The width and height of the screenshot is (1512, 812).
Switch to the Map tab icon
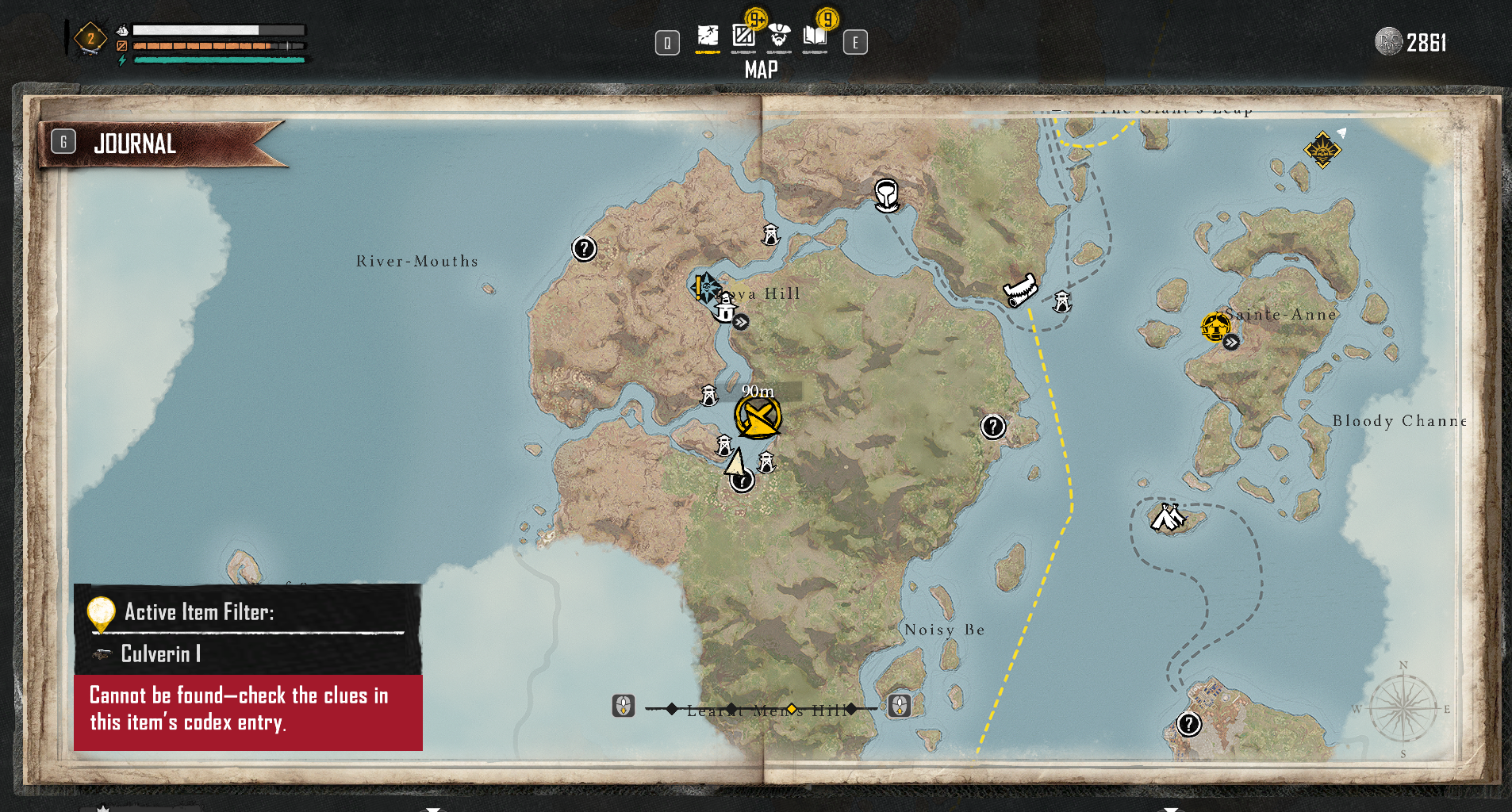[708, 37]
